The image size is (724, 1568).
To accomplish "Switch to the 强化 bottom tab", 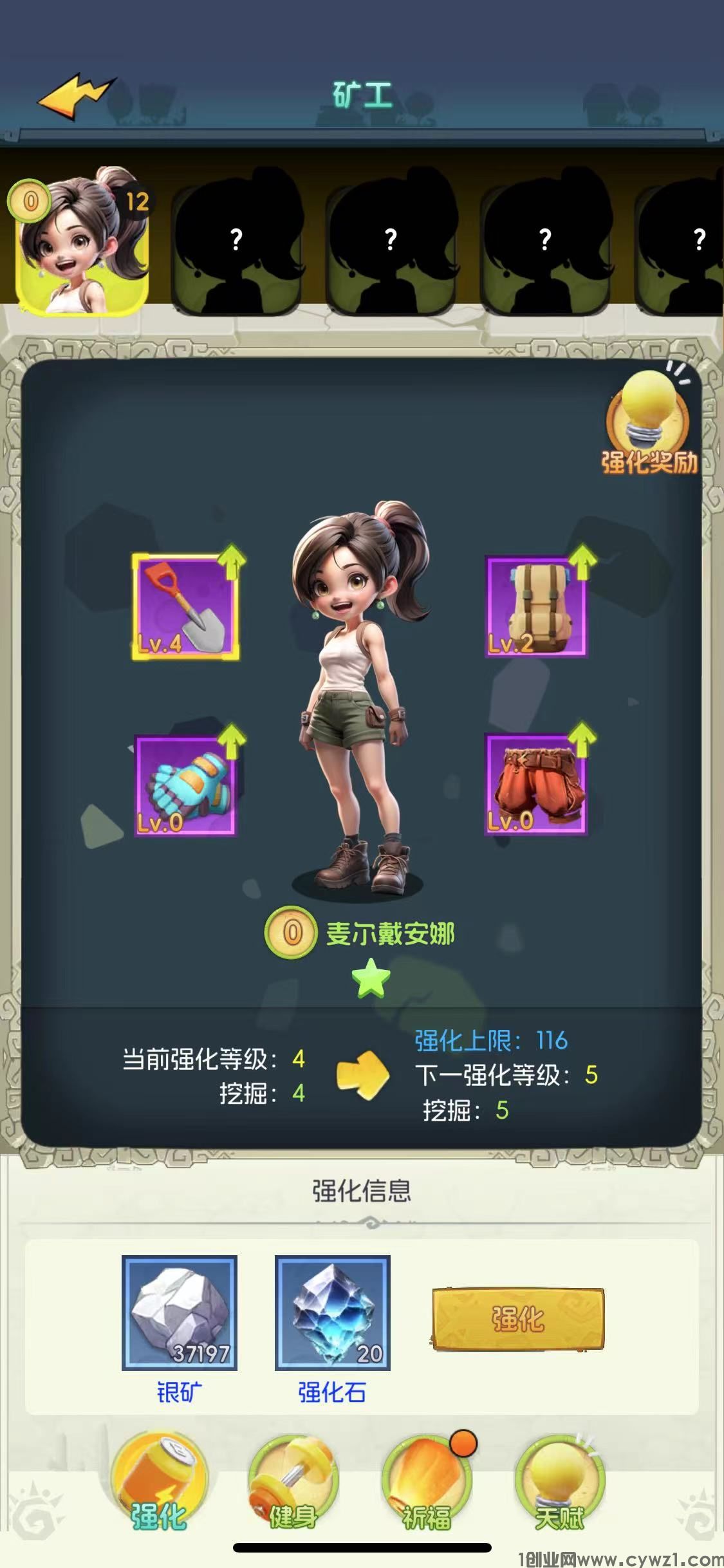I will click(159, 1487).
